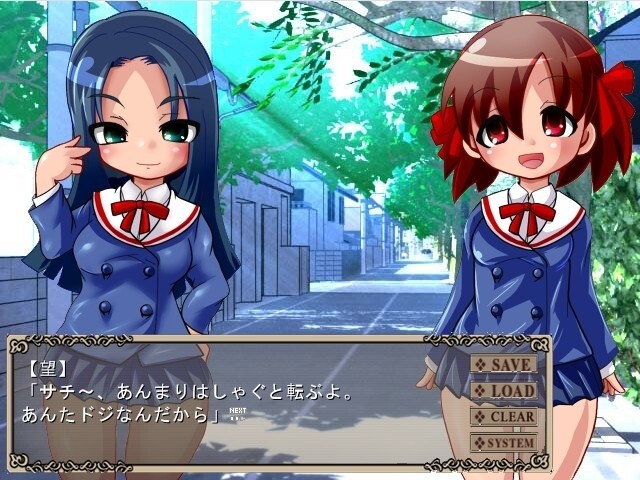
Task: Open the LOAD menu
Action: [x=504, y=390]
